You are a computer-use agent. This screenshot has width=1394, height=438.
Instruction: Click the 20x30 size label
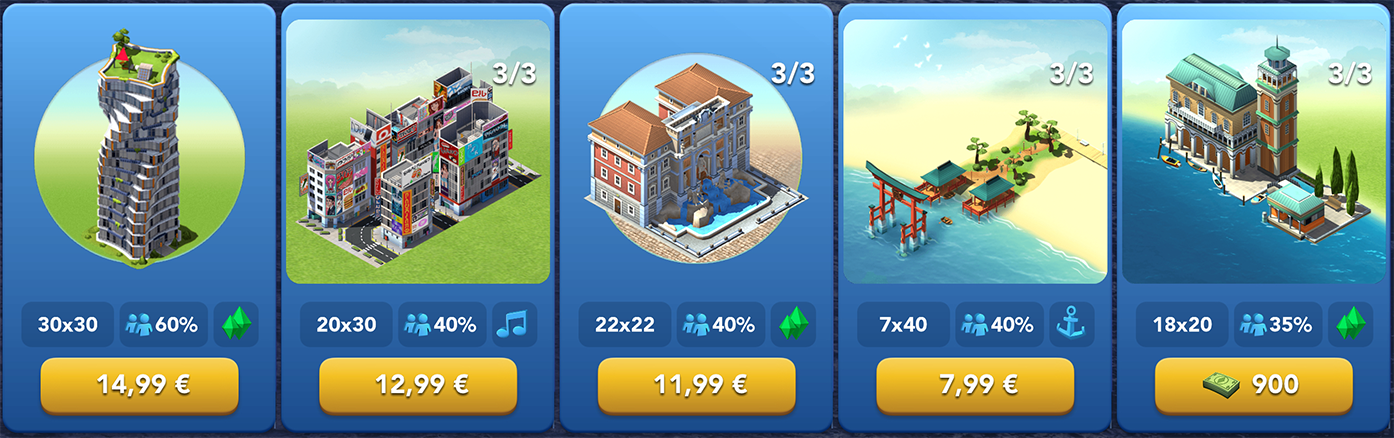click(x=346, y=325)
